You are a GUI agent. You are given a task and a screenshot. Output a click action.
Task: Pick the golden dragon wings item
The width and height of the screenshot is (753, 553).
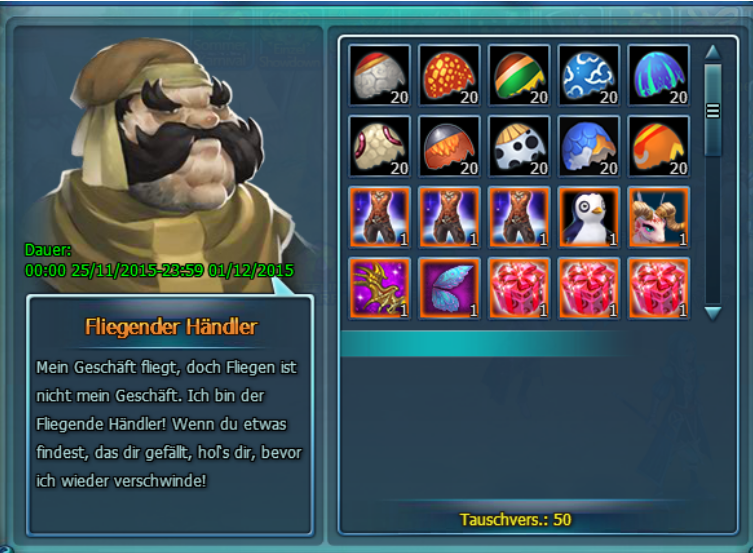tap(379, 288)
